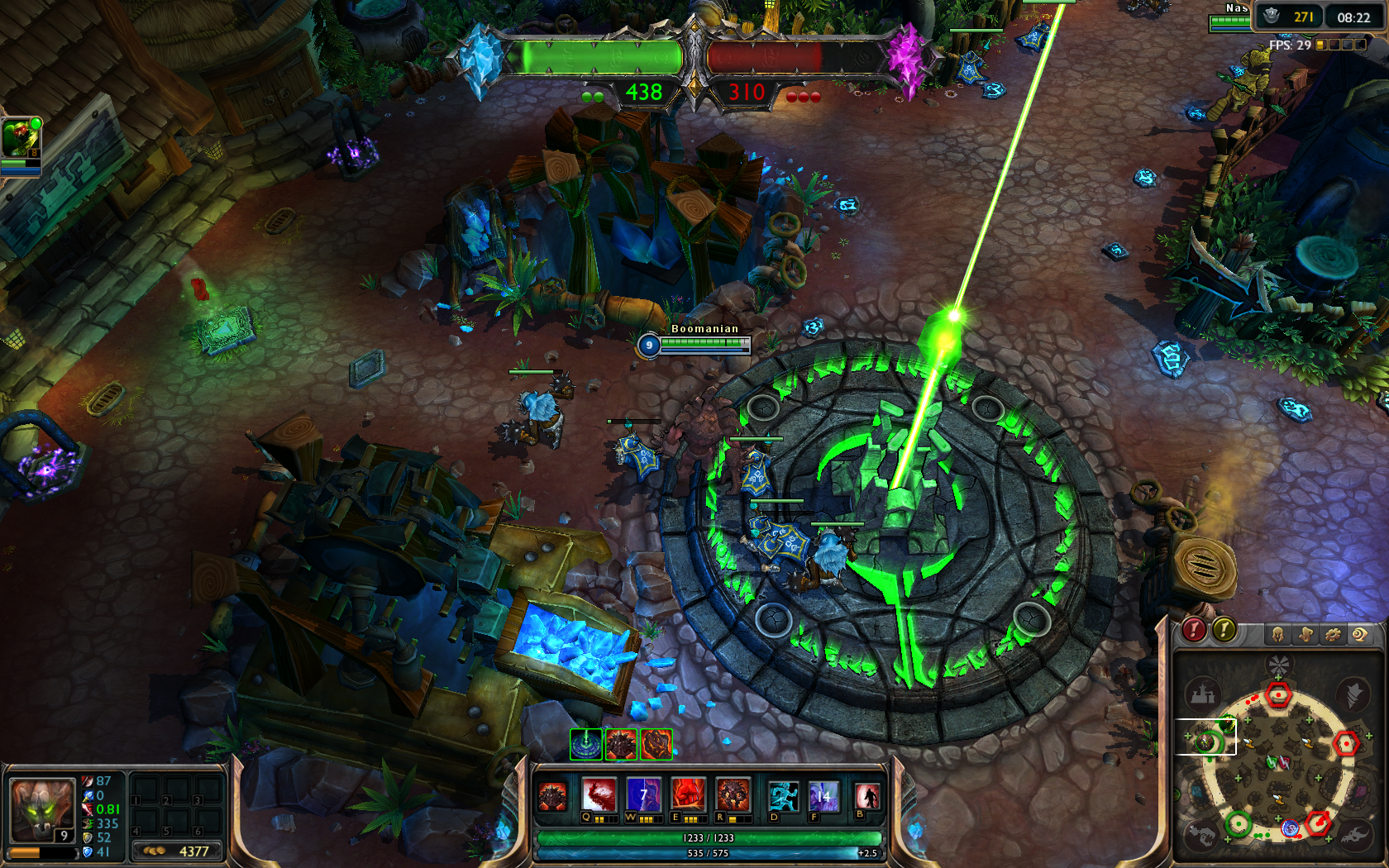Trigger the R ultimate ability icon
This screenshot has height=868, width=1389.
click(x=733, y=794)
